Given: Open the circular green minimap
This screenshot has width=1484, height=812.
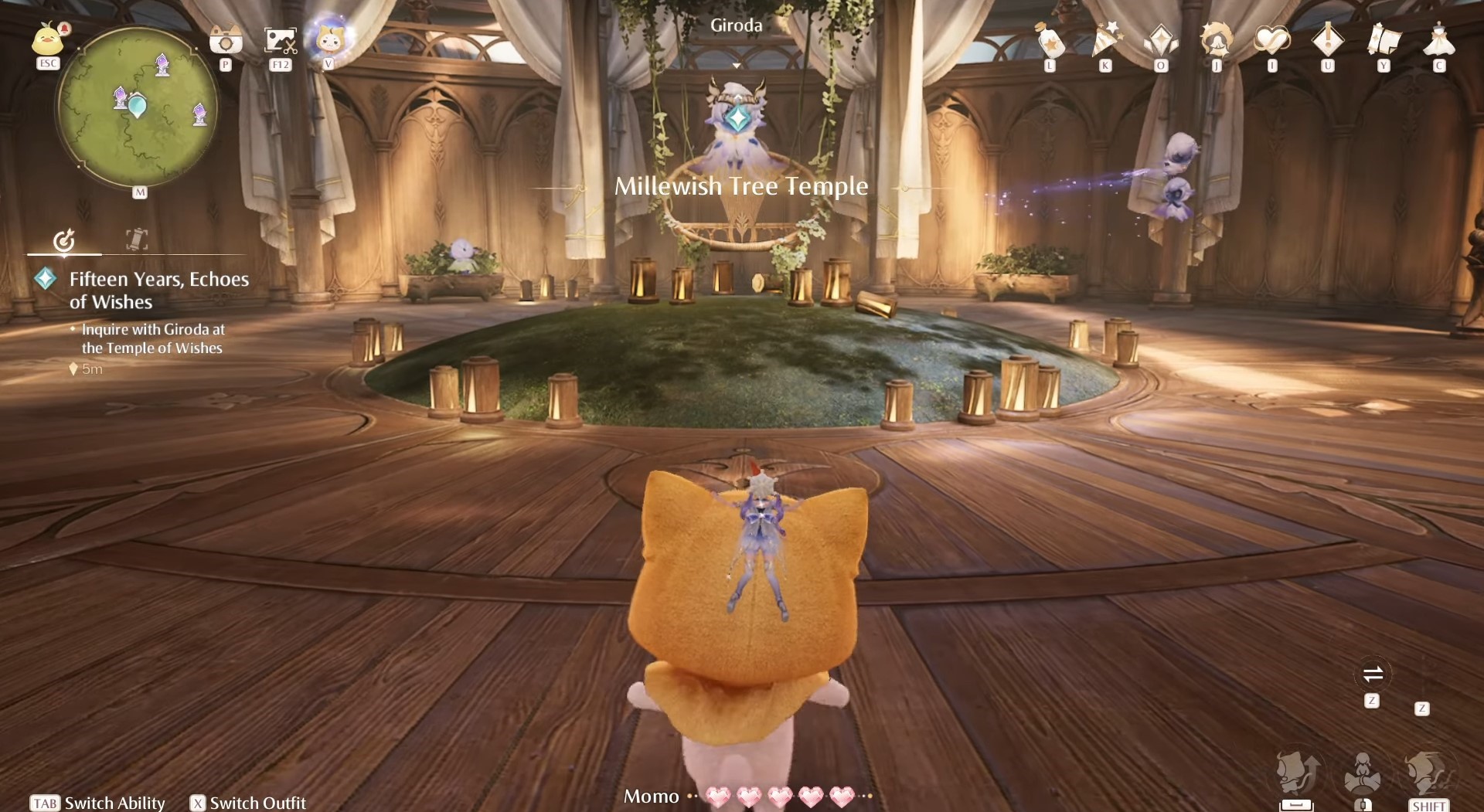Looking at the screenshot, I should click(x=137, y=107).
